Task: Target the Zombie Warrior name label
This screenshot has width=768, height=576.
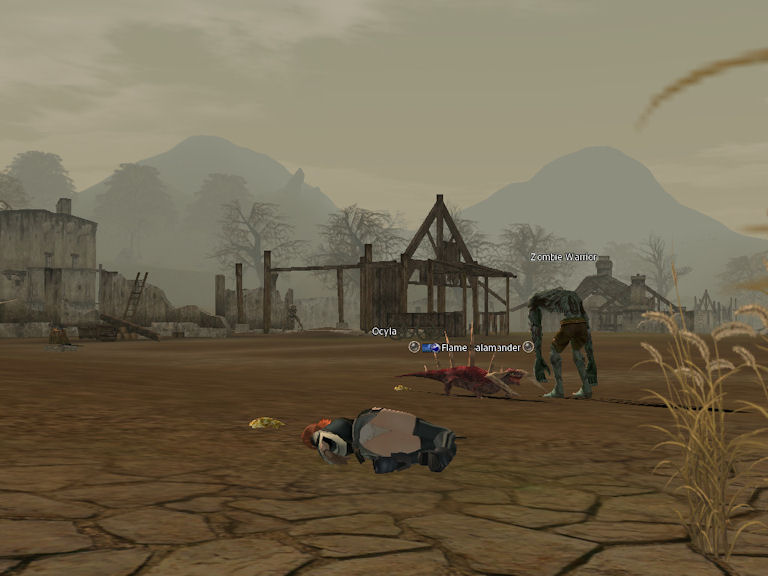Action: (563, 257)
